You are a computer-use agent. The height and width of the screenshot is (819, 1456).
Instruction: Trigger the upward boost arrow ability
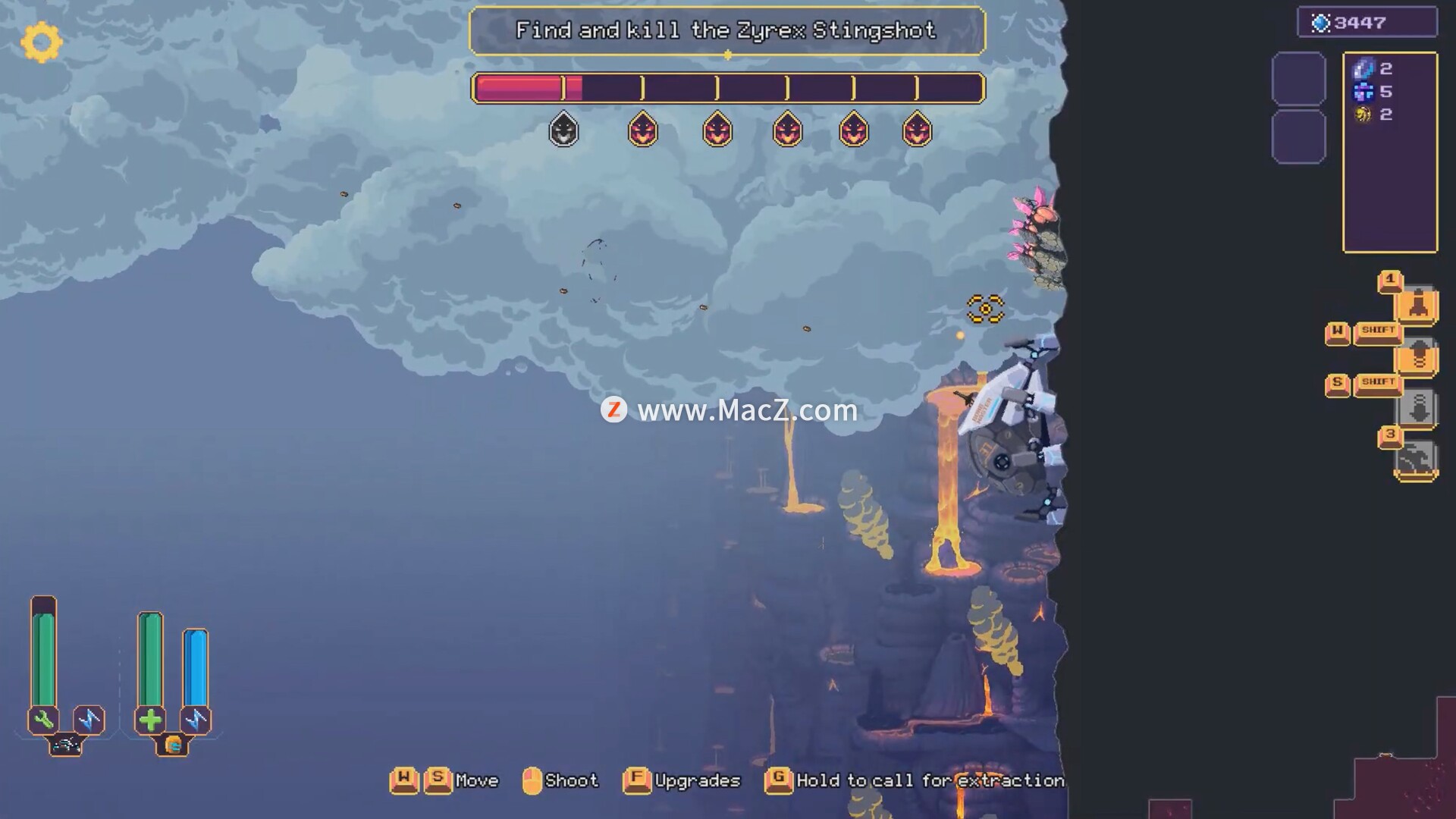coord(1417,356)
